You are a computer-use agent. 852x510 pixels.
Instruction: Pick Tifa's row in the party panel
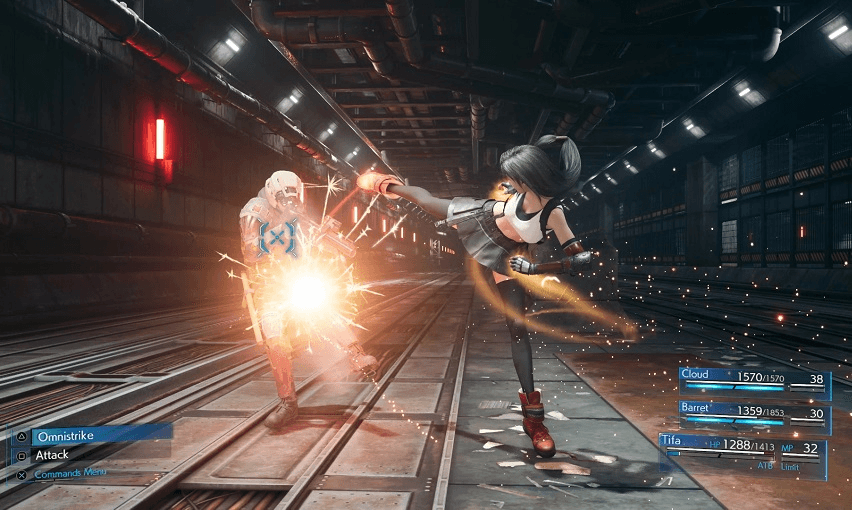pyautogui.click(x=742, y=447)
